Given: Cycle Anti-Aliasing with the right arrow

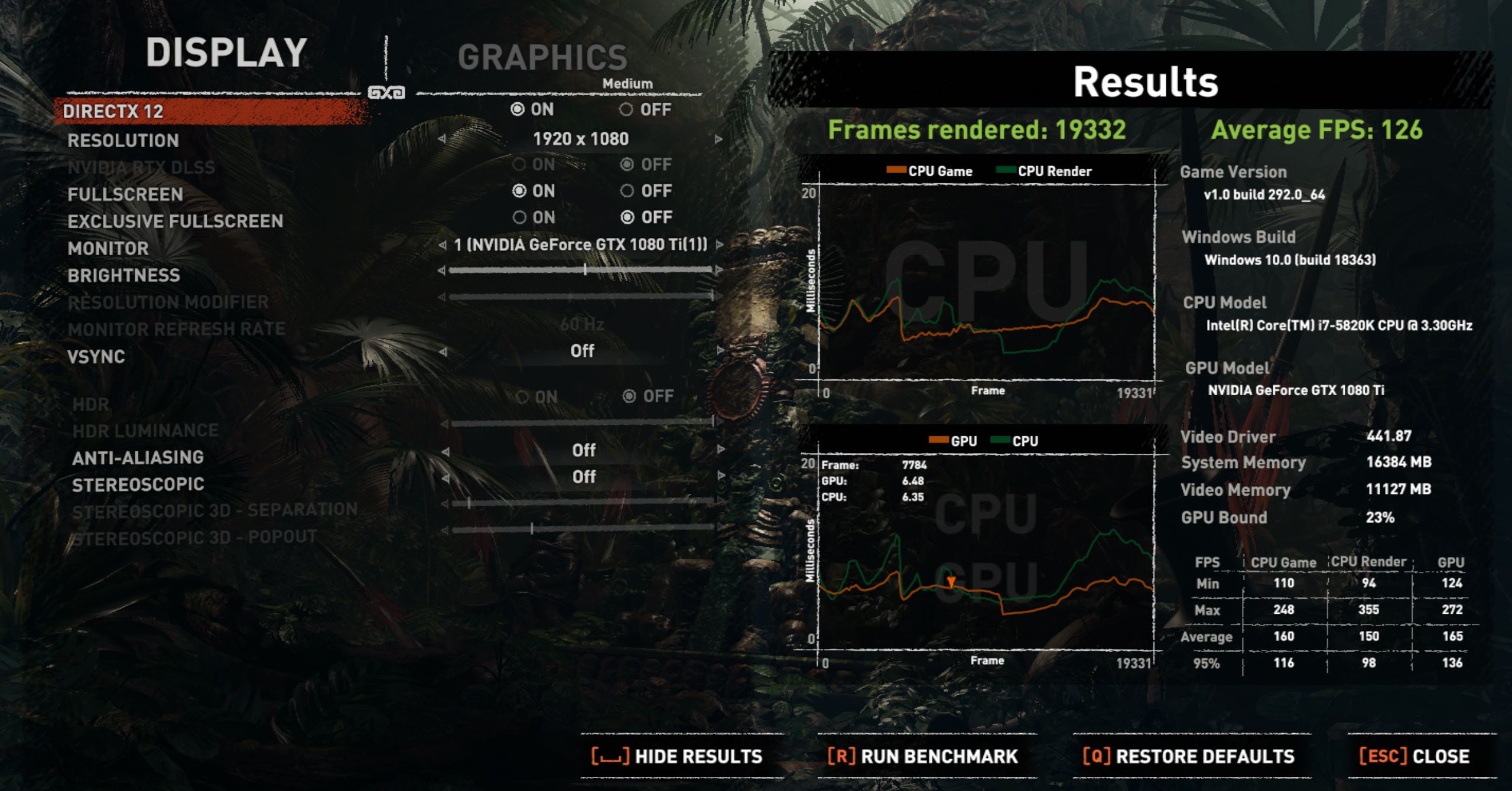Looking at the screenshot, I should (721, 450).
